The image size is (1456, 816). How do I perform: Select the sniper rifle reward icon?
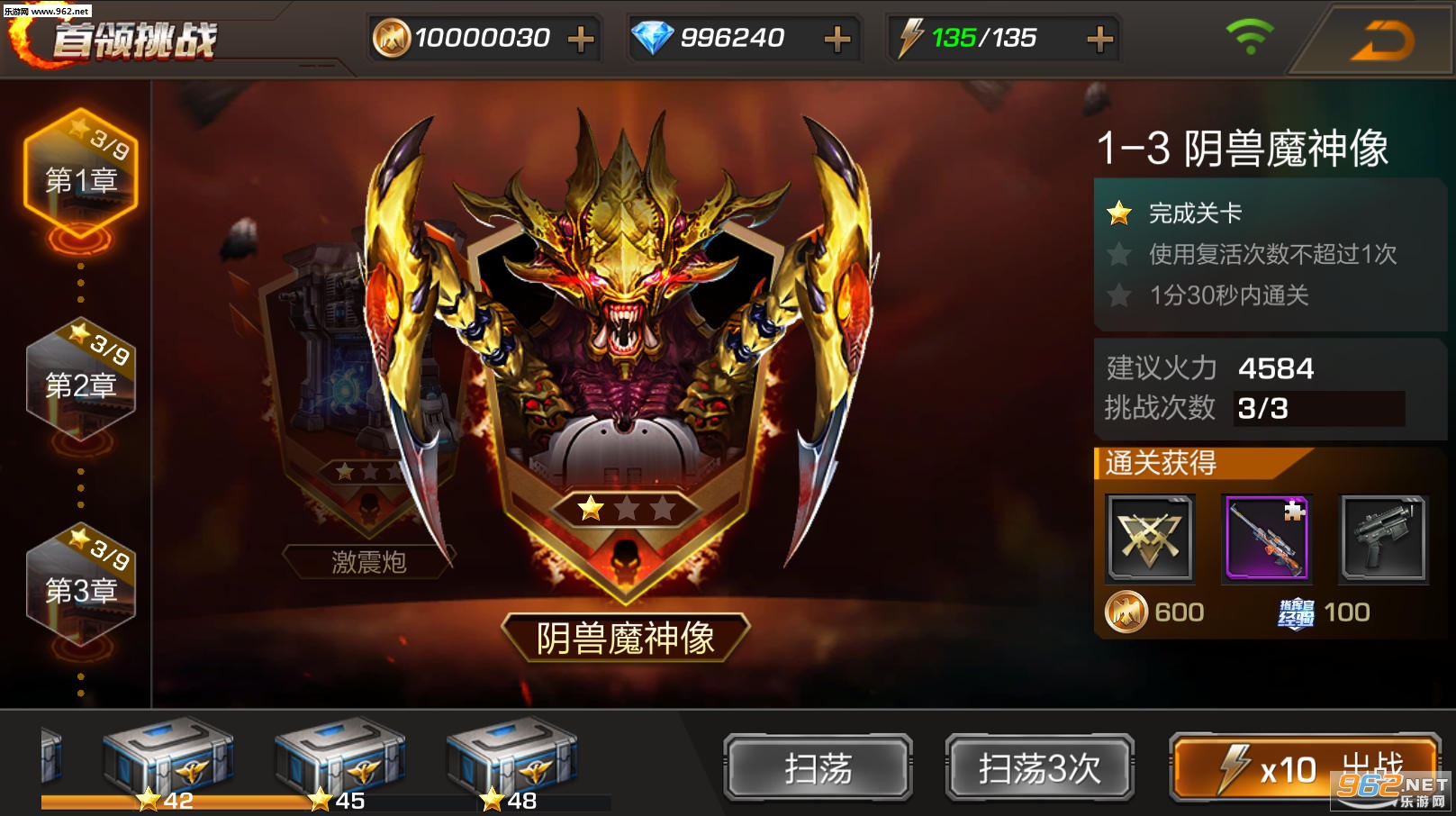click(x=1268, y=538)
